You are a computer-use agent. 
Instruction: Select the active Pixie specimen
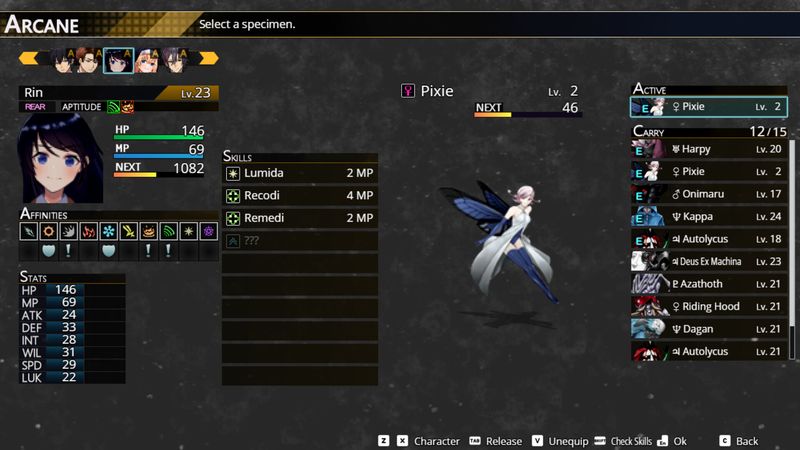point(710,106)
